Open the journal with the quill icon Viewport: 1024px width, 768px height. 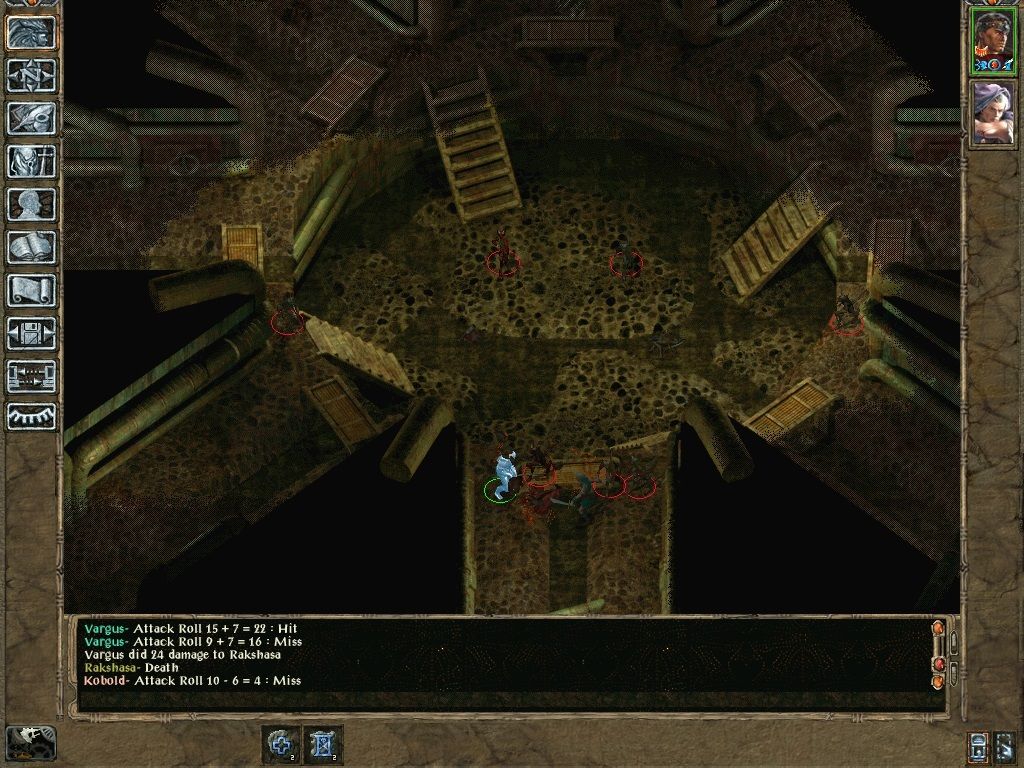tap(31, 118)
